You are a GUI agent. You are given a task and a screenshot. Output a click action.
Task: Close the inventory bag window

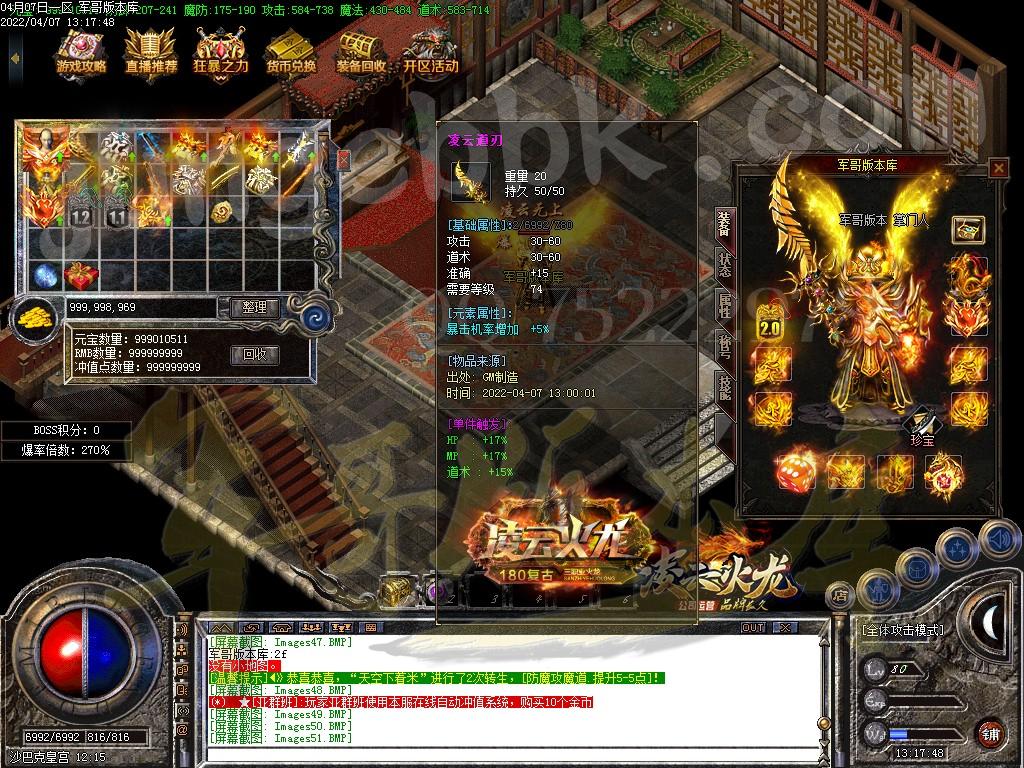click(x=344, y=160)
